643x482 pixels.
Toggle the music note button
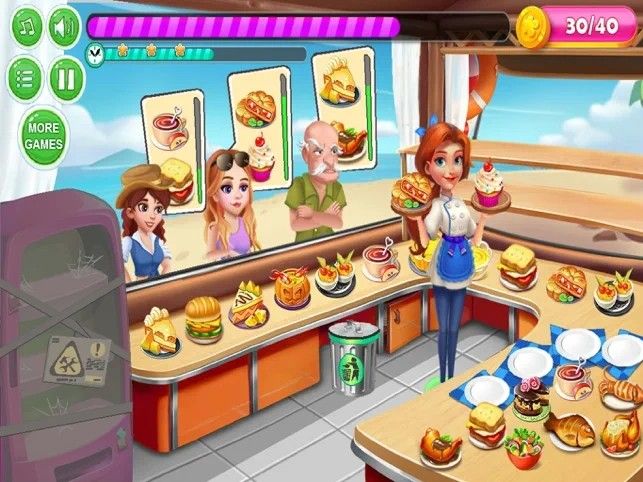point(27,28)
